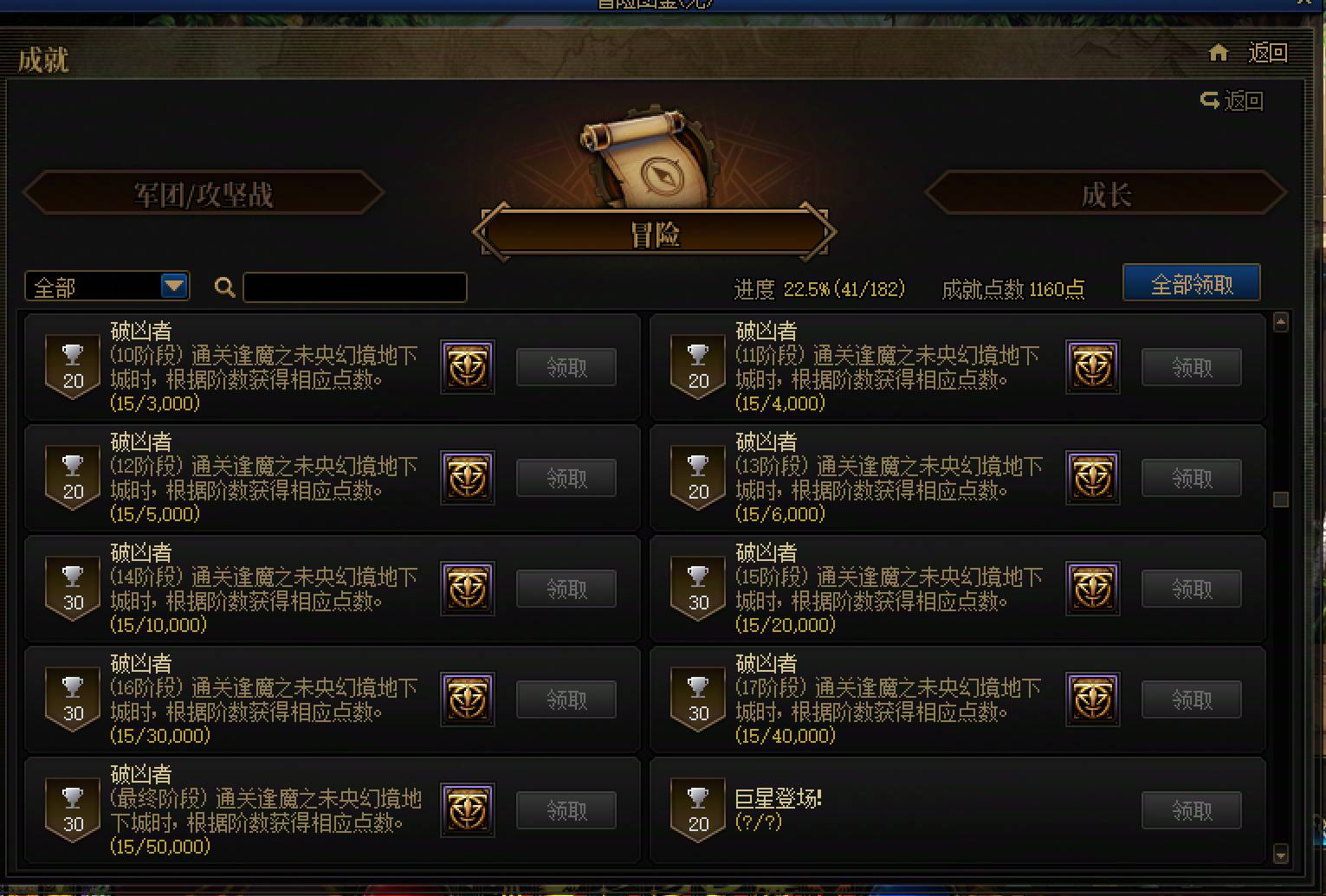
Task: Click the home icon at top right
Action: click(1218, 52)
